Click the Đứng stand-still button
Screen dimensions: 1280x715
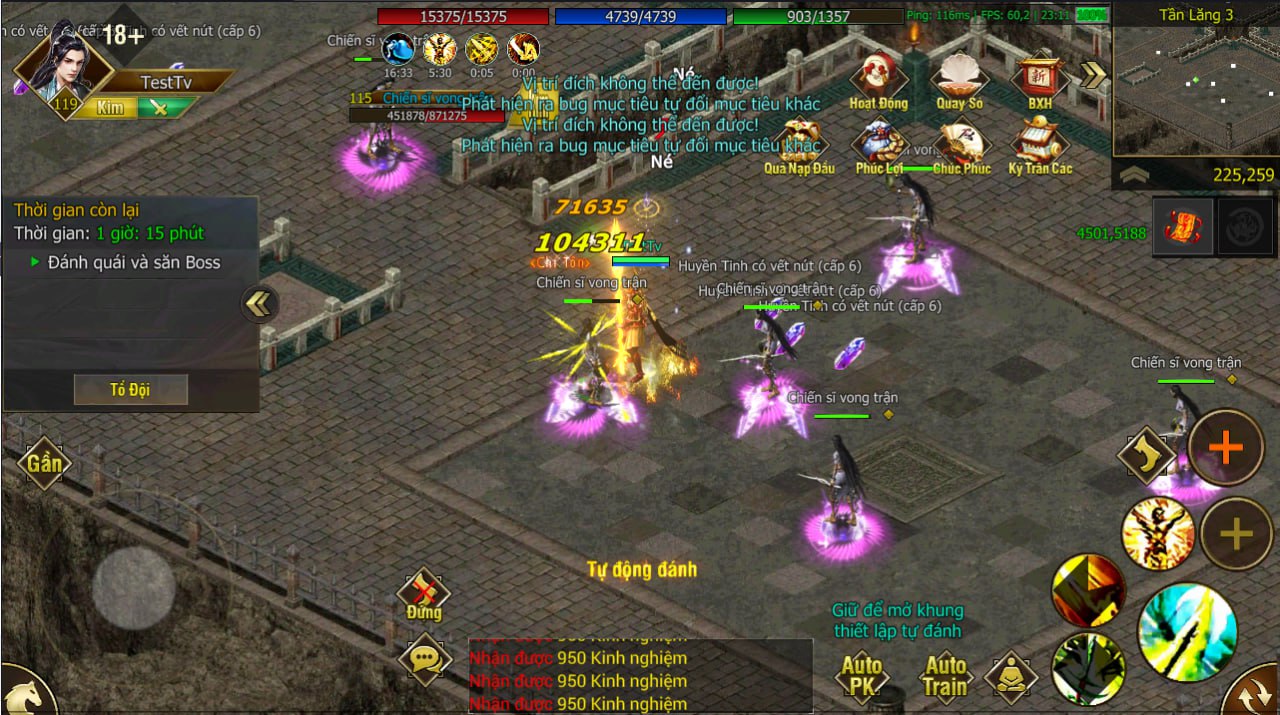click(424, 594)
